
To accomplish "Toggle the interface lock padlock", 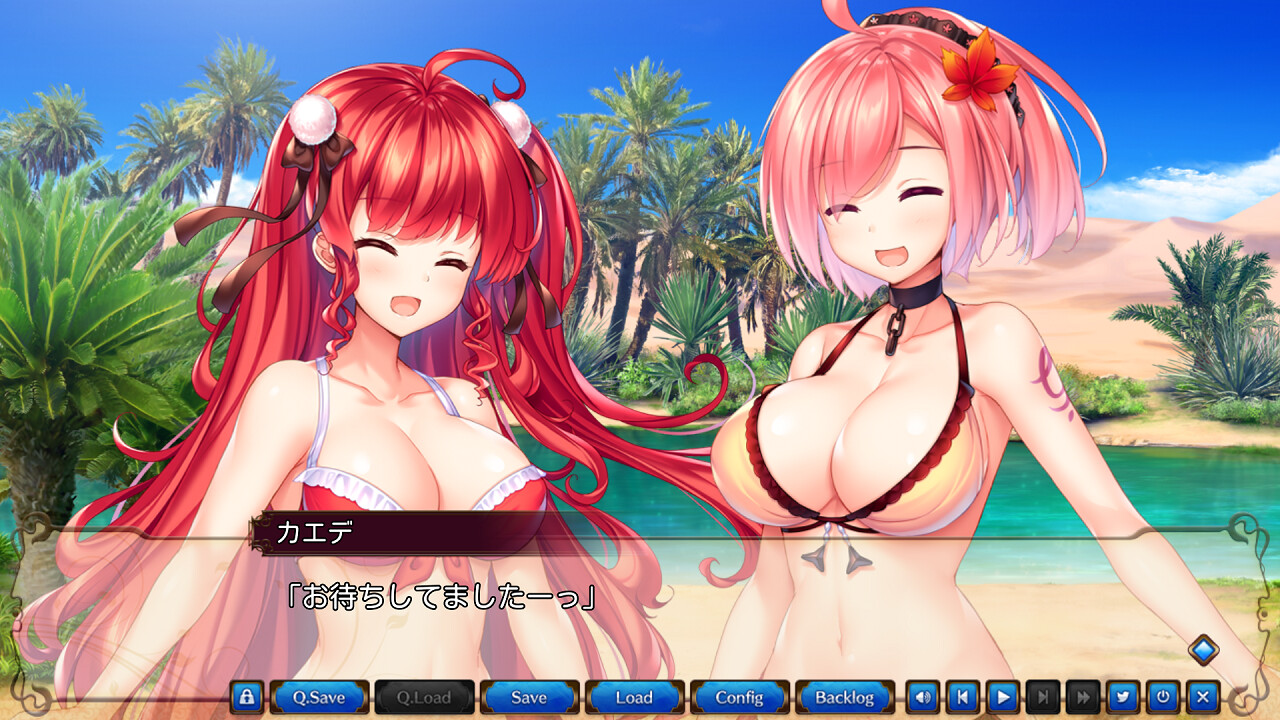I will click(x=246, y=697).
